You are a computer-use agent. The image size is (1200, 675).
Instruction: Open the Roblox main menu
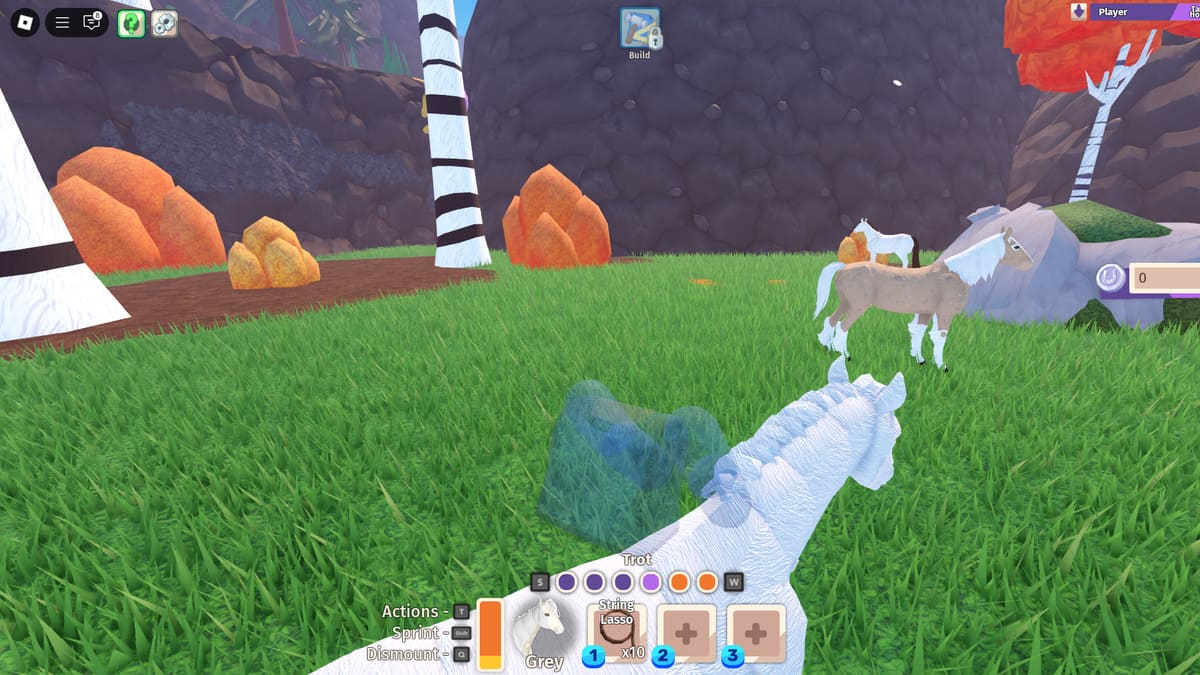pyautogui.click(x=24, y=22)
